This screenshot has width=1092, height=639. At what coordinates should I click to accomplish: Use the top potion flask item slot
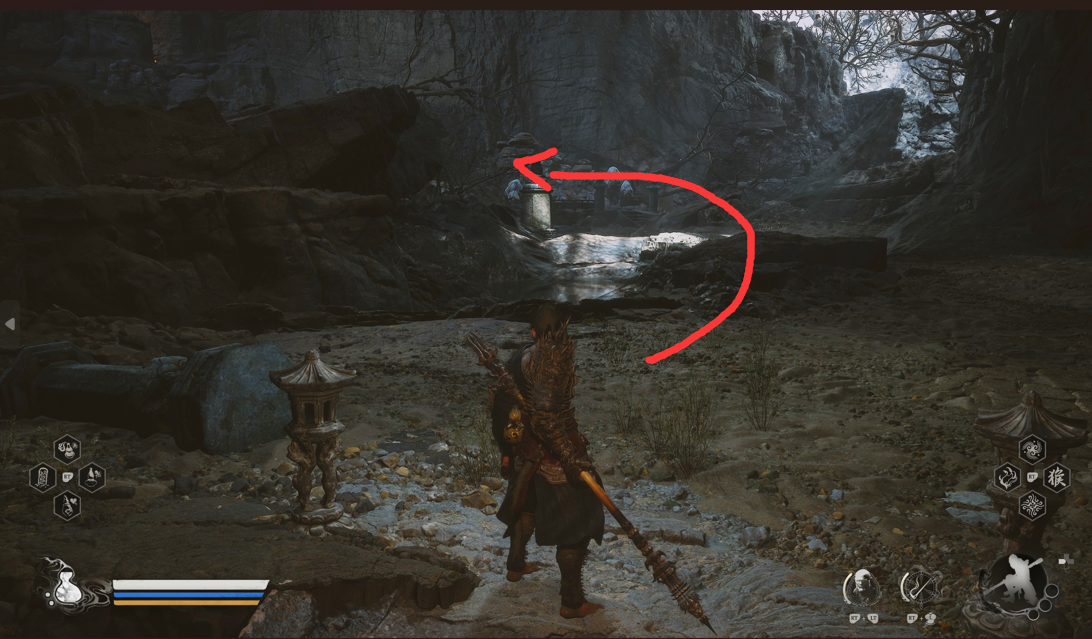[67, 449]
